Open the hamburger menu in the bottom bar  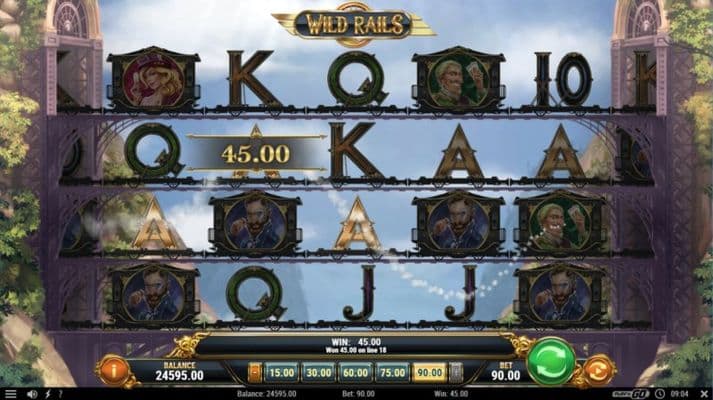click(10, 394)
